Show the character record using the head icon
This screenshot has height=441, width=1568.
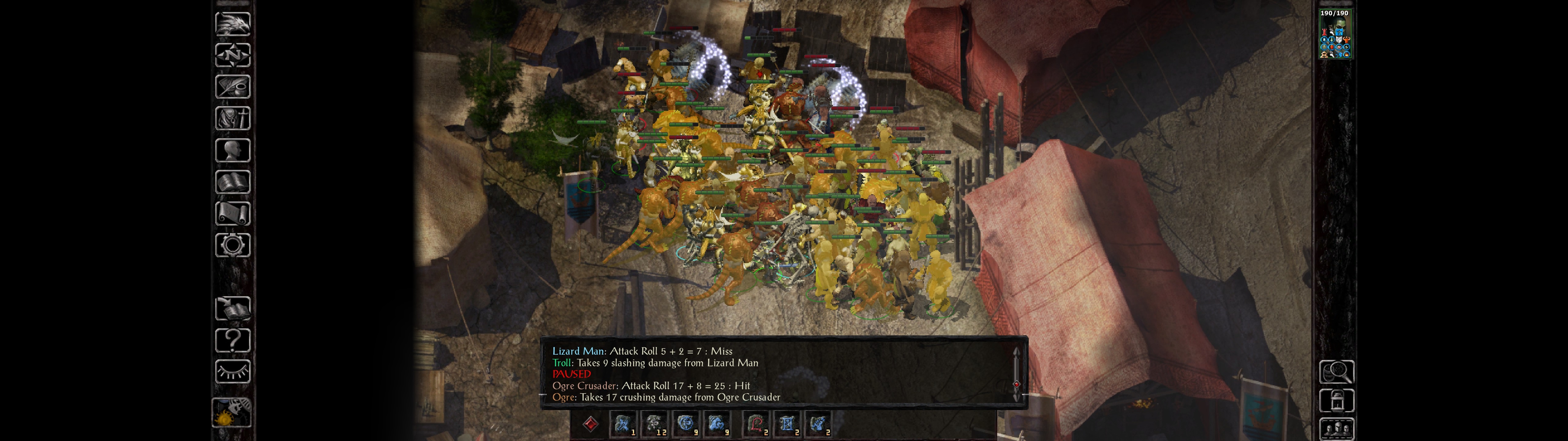click(232, 150)
